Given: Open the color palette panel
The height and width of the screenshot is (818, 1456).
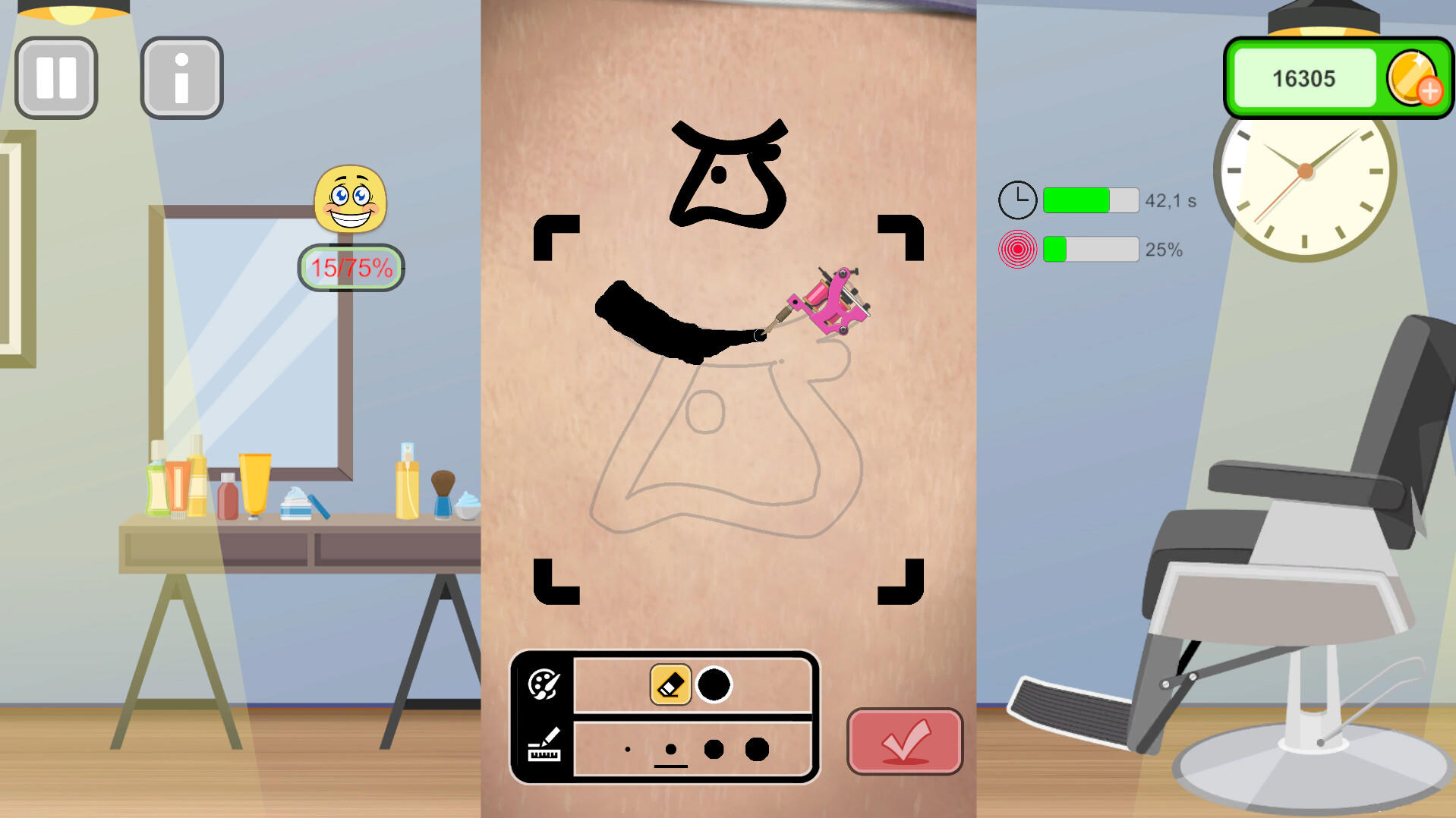Looking at the screenshot, I should (544, 685).
